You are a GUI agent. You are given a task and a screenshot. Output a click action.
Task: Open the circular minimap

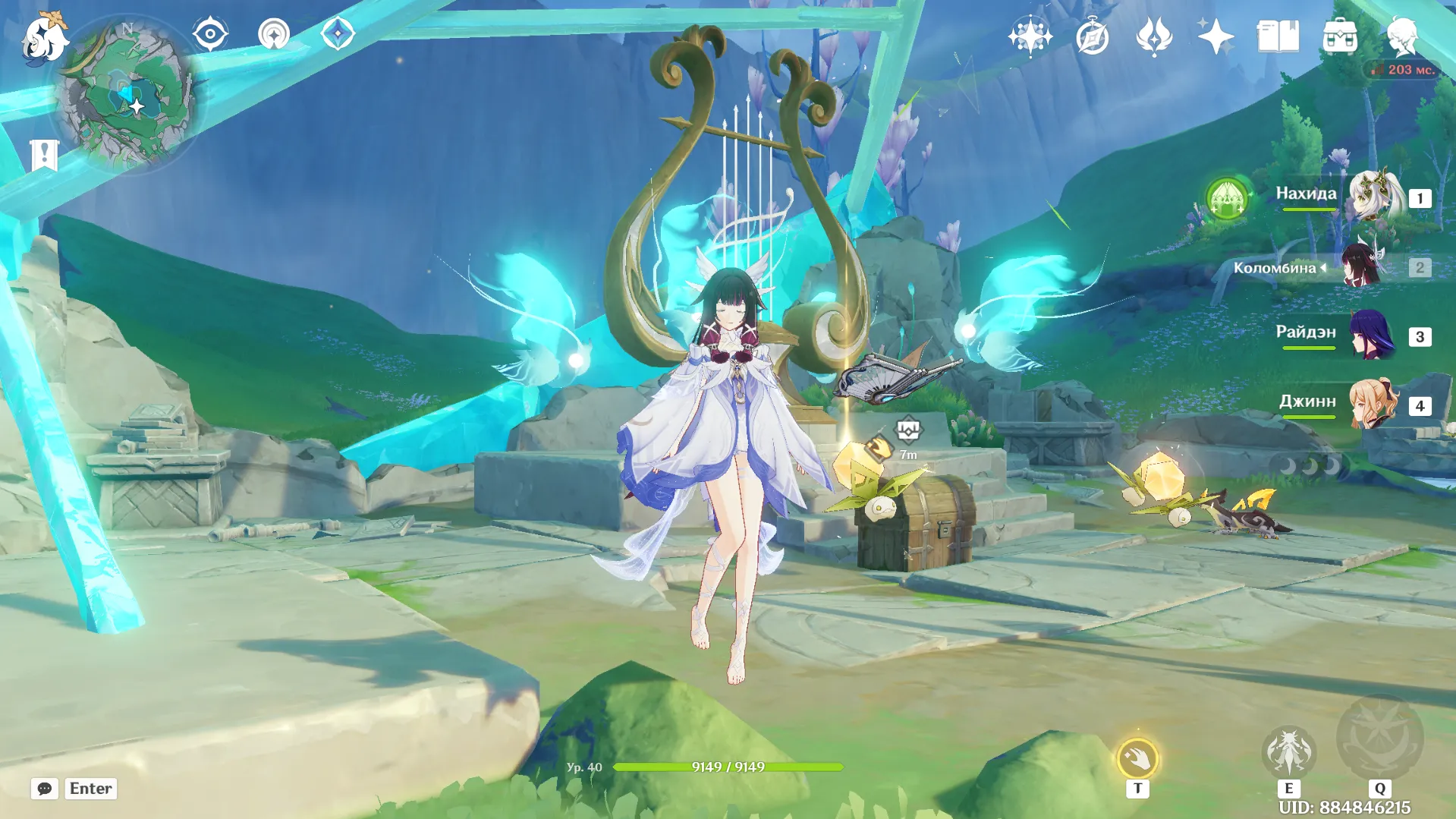(126, 95)
